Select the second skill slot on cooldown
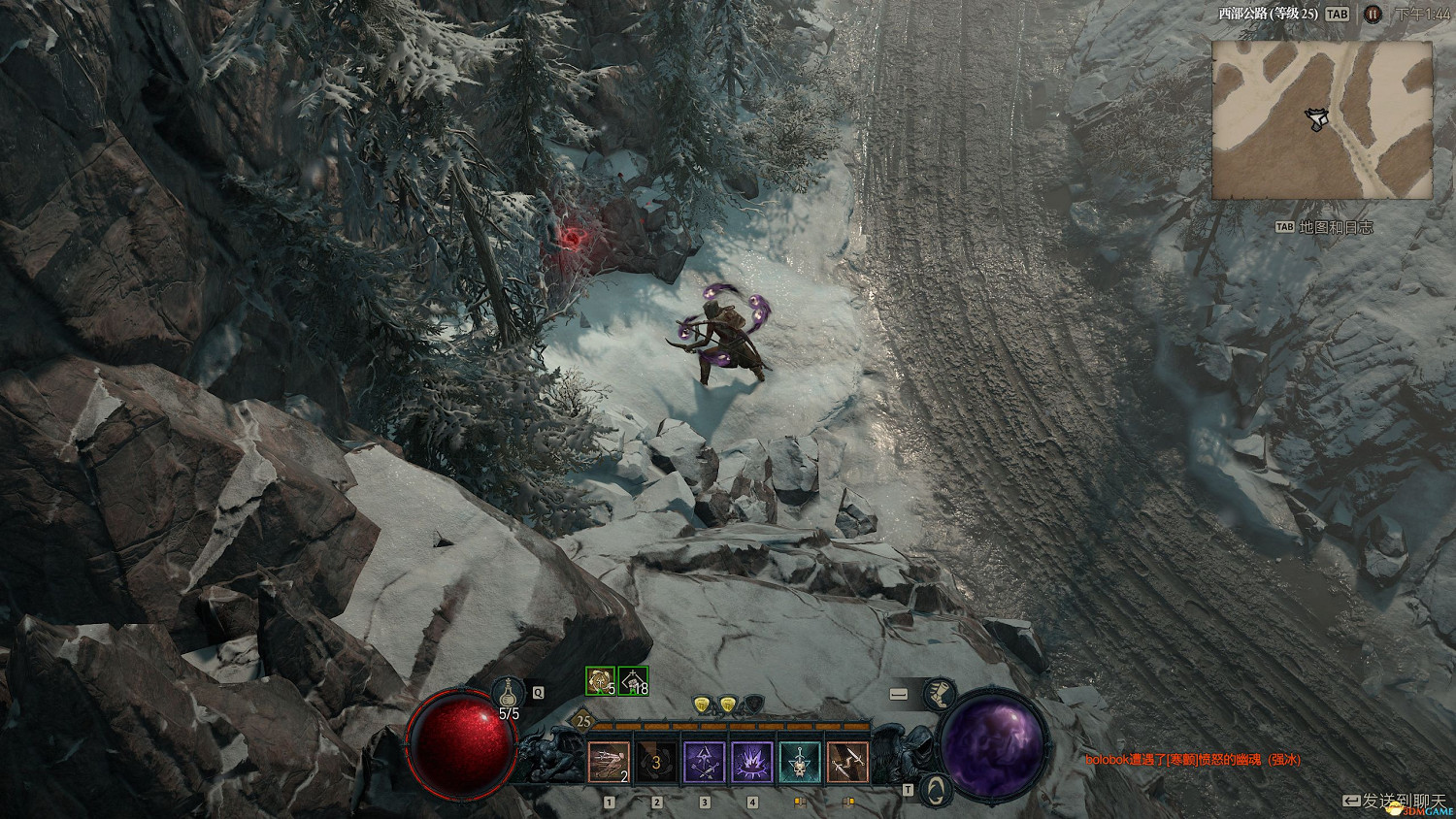Image resolution: width=1456 pixels, height=819 pixels. [x=656, y=762]
